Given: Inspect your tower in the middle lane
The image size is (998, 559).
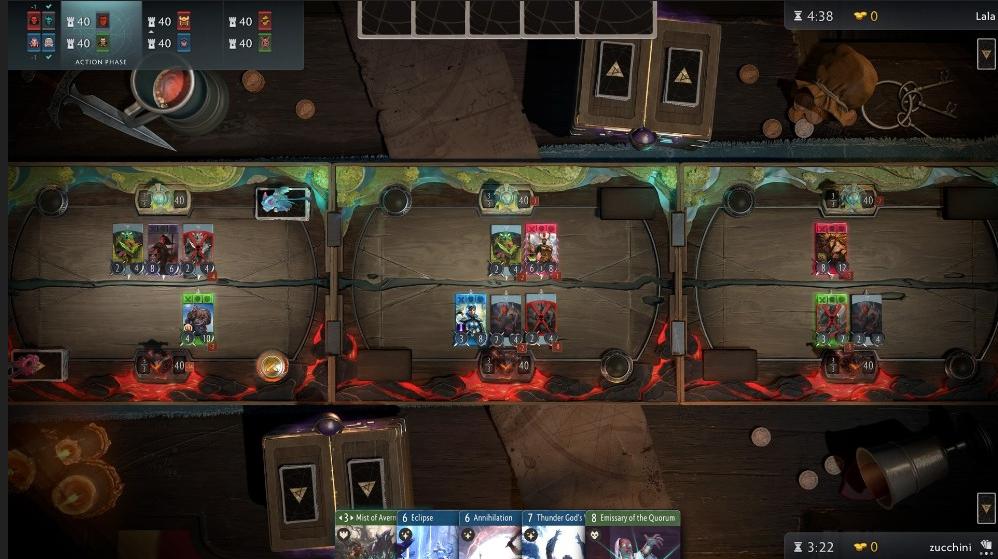Looking at the screenshot, I should coord(502,364).
